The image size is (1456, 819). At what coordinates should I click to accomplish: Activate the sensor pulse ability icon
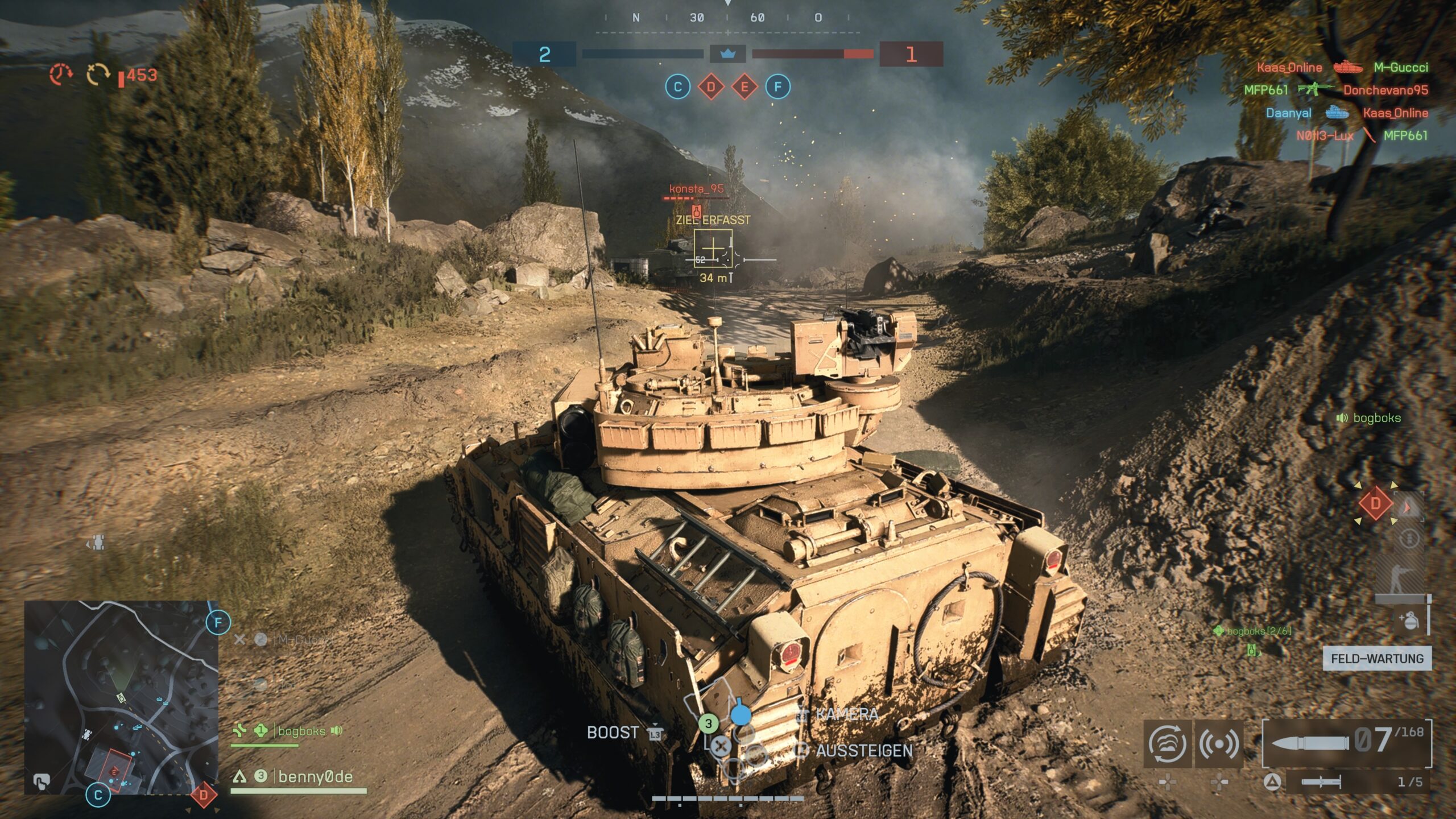[1218, 743]
